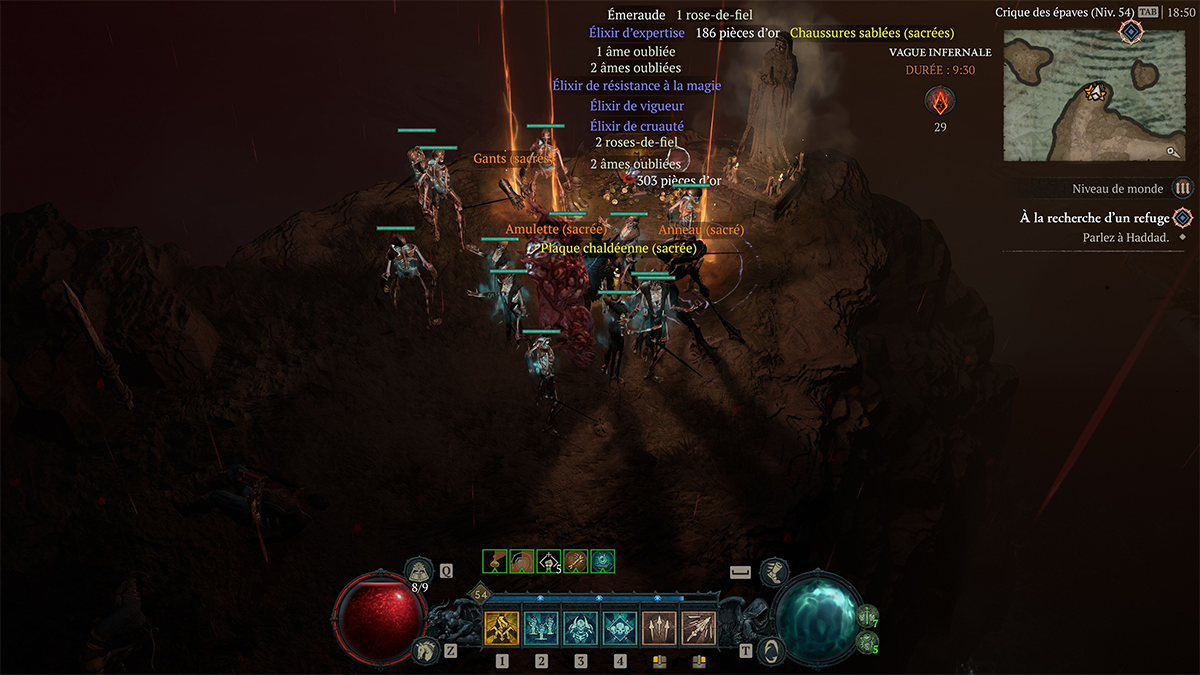This screenshot has height=675, width=1200.
Task: Click the Vague infernale flame icon
Action: tap(940, 101)
